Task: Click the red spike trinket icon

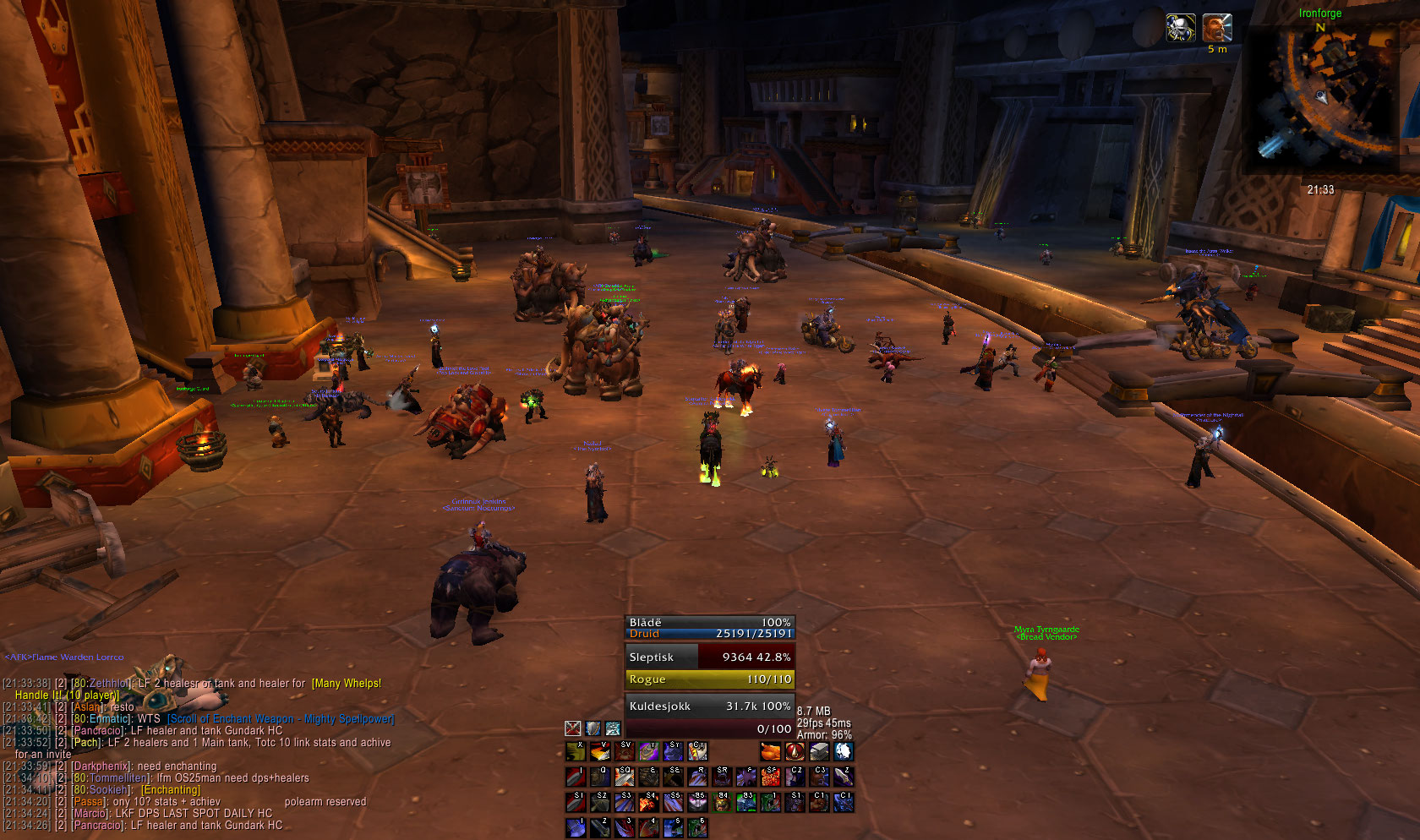Action: [795, 751]
